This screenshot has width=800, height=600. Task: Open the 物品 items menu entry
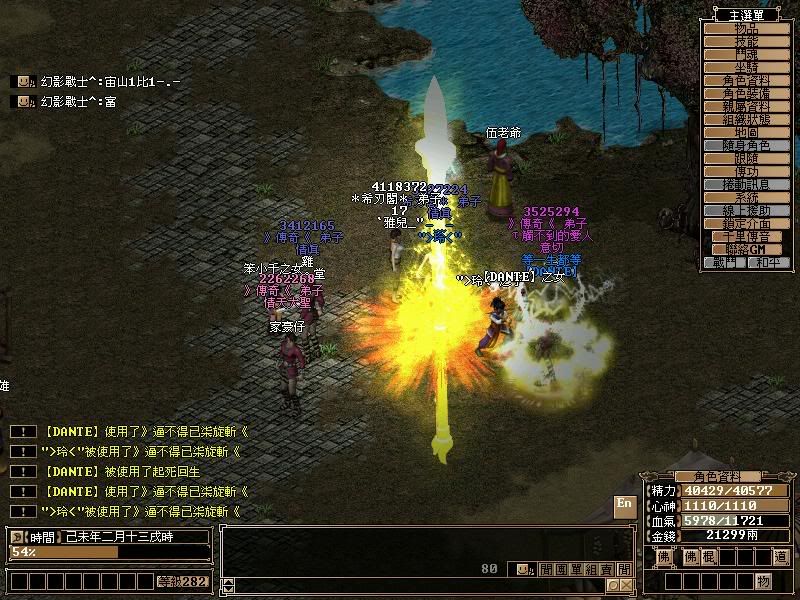click(747, 29)
